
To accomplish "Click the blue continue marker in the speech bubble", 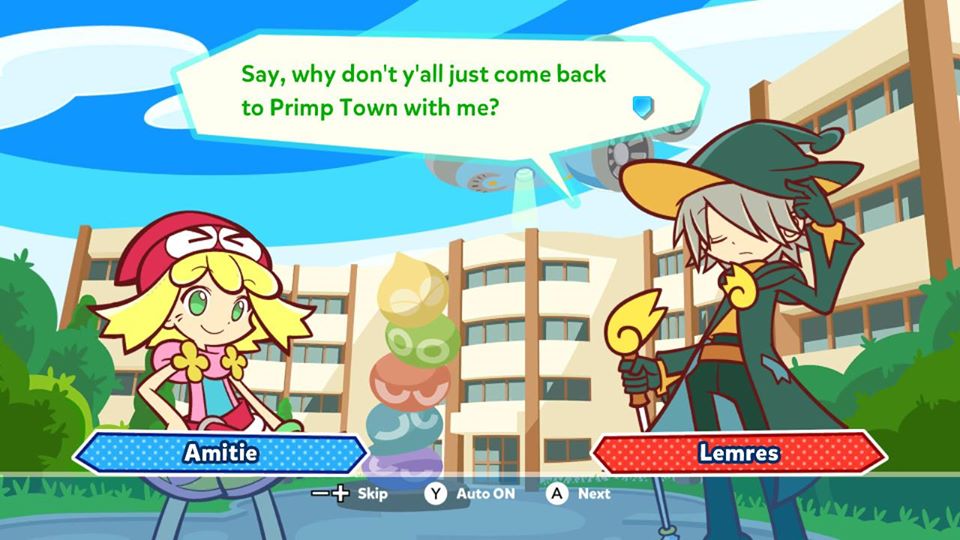I will (642, 105).
